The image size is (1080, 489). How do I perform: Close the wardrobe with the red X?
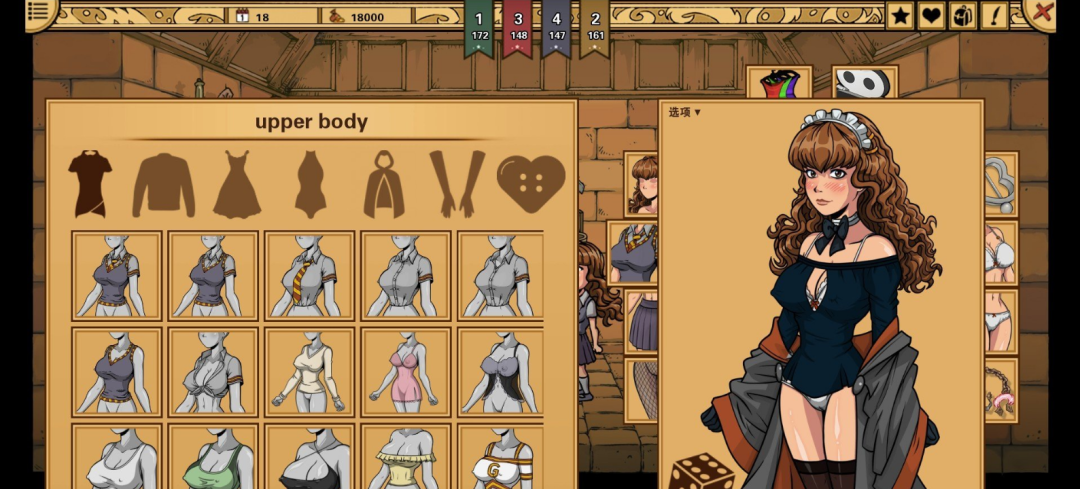point(1042,13)
